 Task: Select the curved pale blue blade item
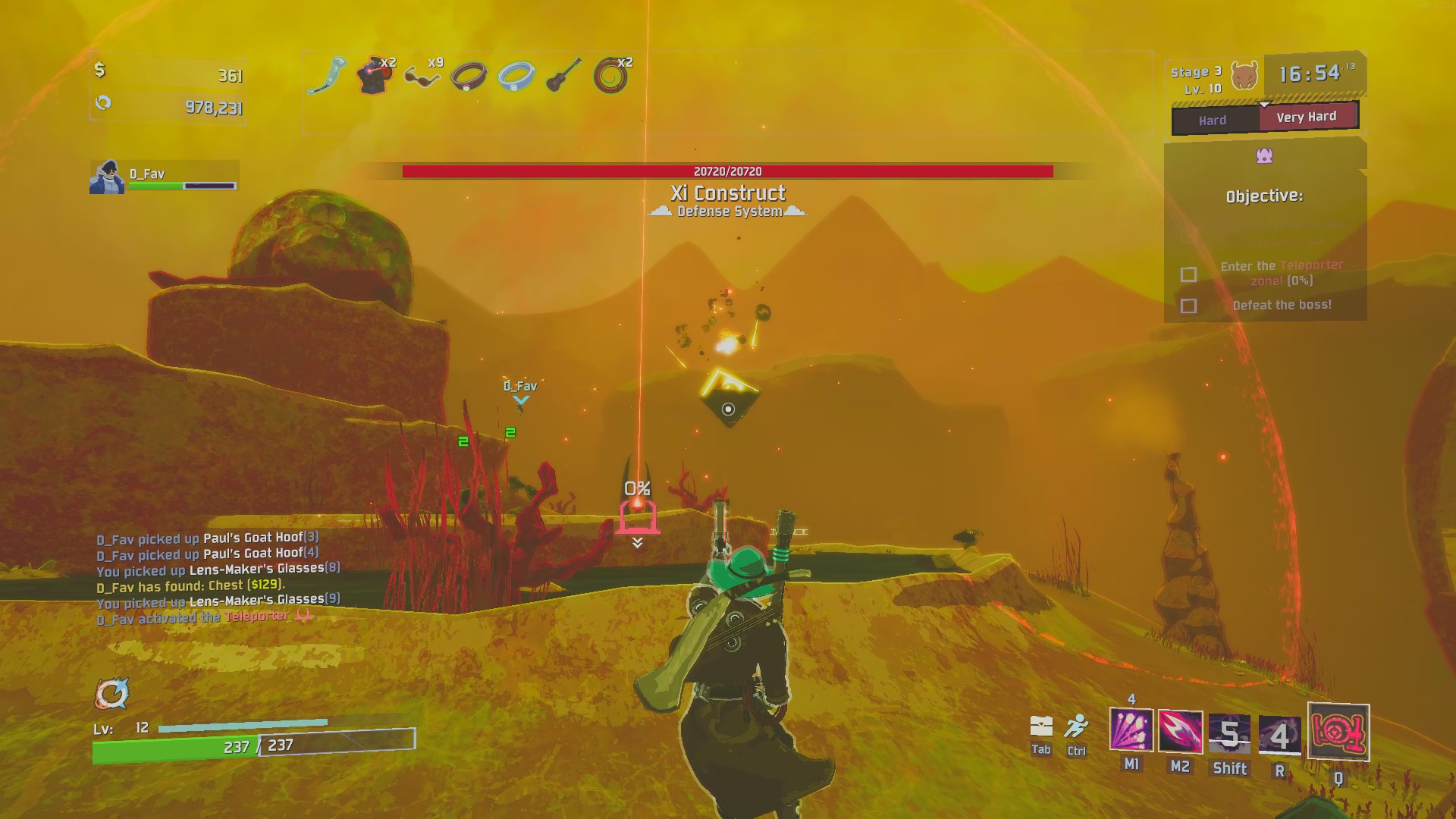click(327, 76)
